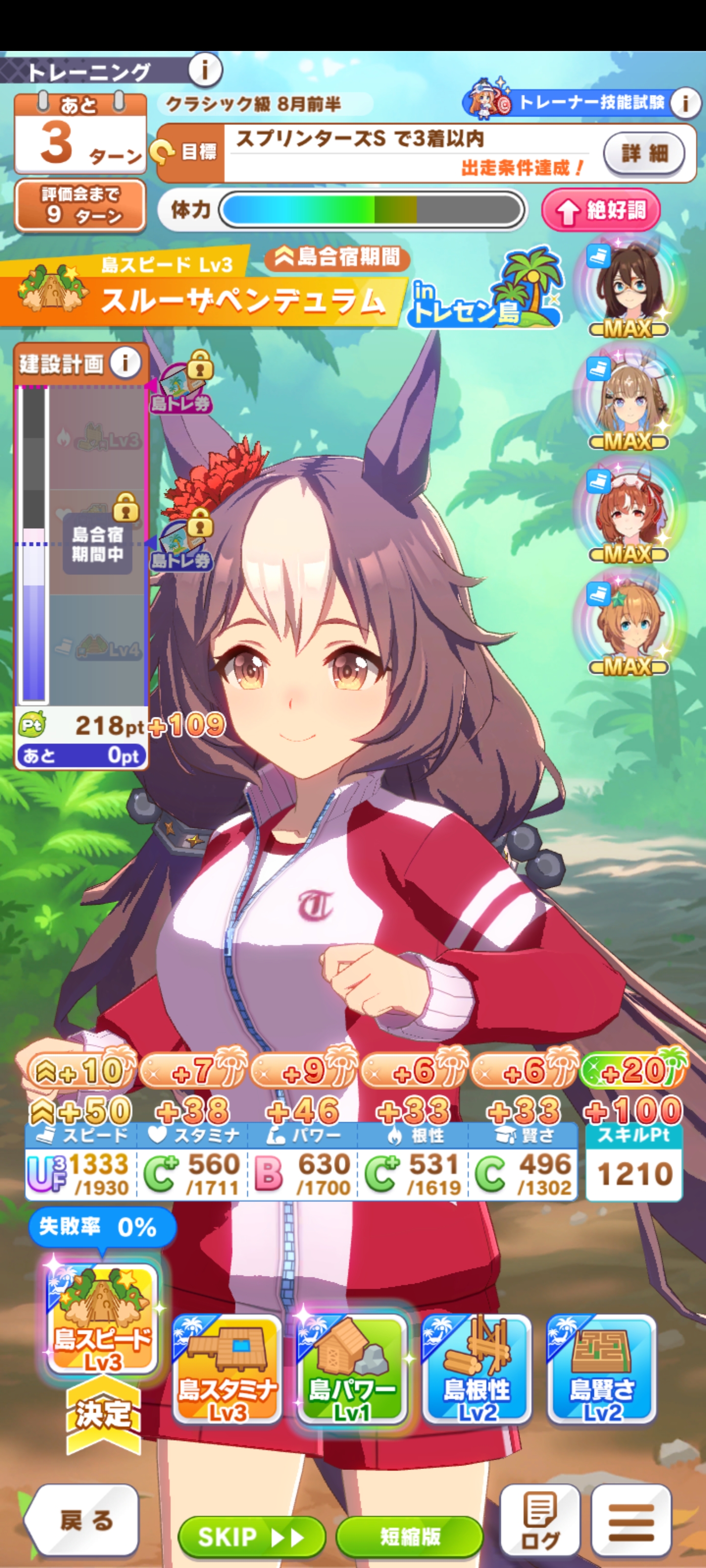Open the ログ log

coord(540,1520)
